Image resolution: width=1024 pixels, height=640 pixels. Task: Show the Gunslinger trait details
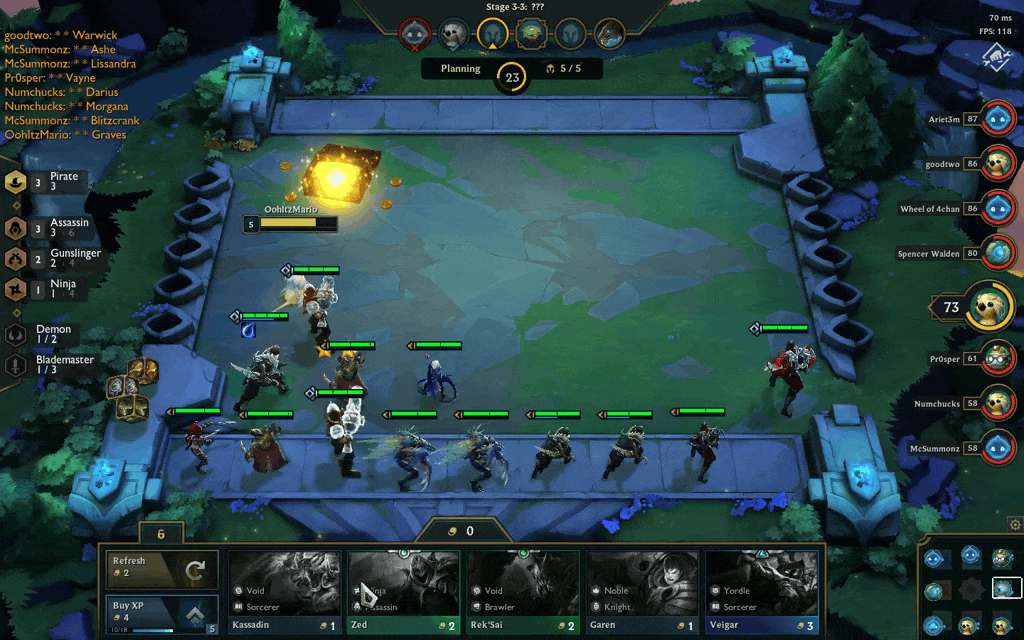pyautogui.click(x=45, y=259)
